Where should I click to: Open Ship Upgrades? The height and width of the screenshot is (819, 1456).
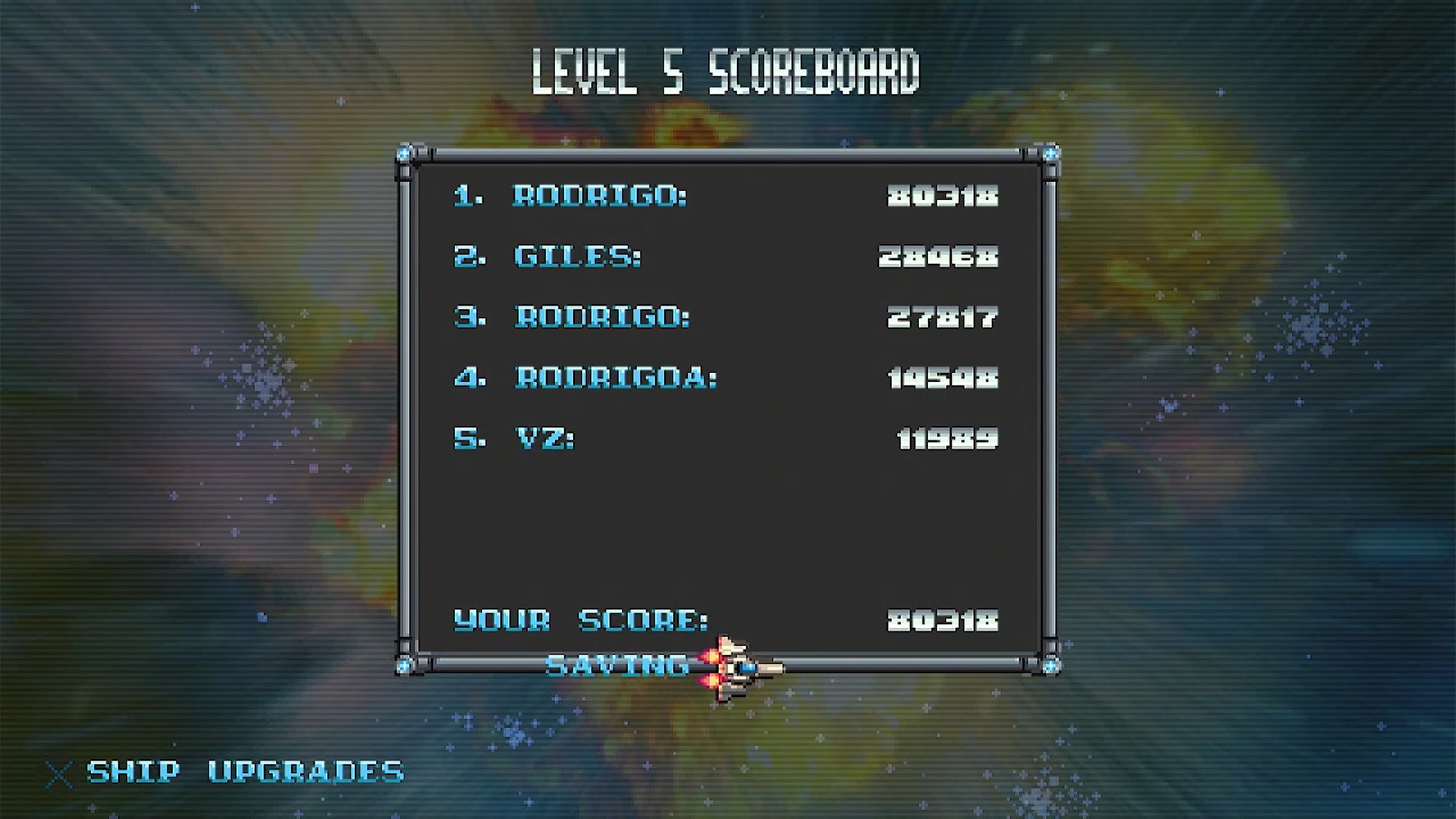244,772
